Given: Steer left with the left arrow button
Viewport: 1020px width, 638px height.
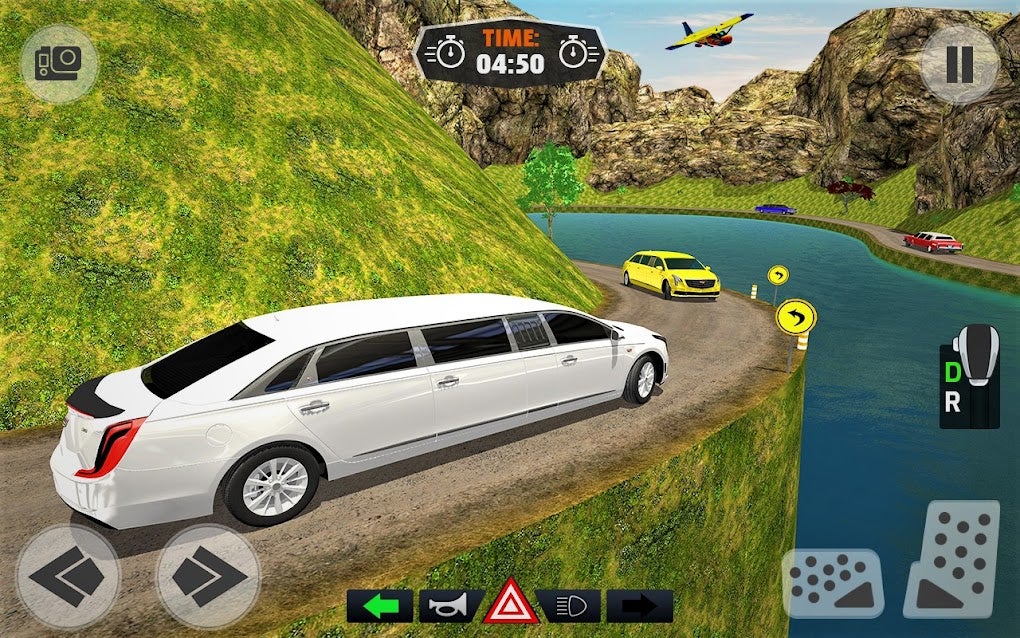Looking at the screenshot, I should click(x=68, y=577).
